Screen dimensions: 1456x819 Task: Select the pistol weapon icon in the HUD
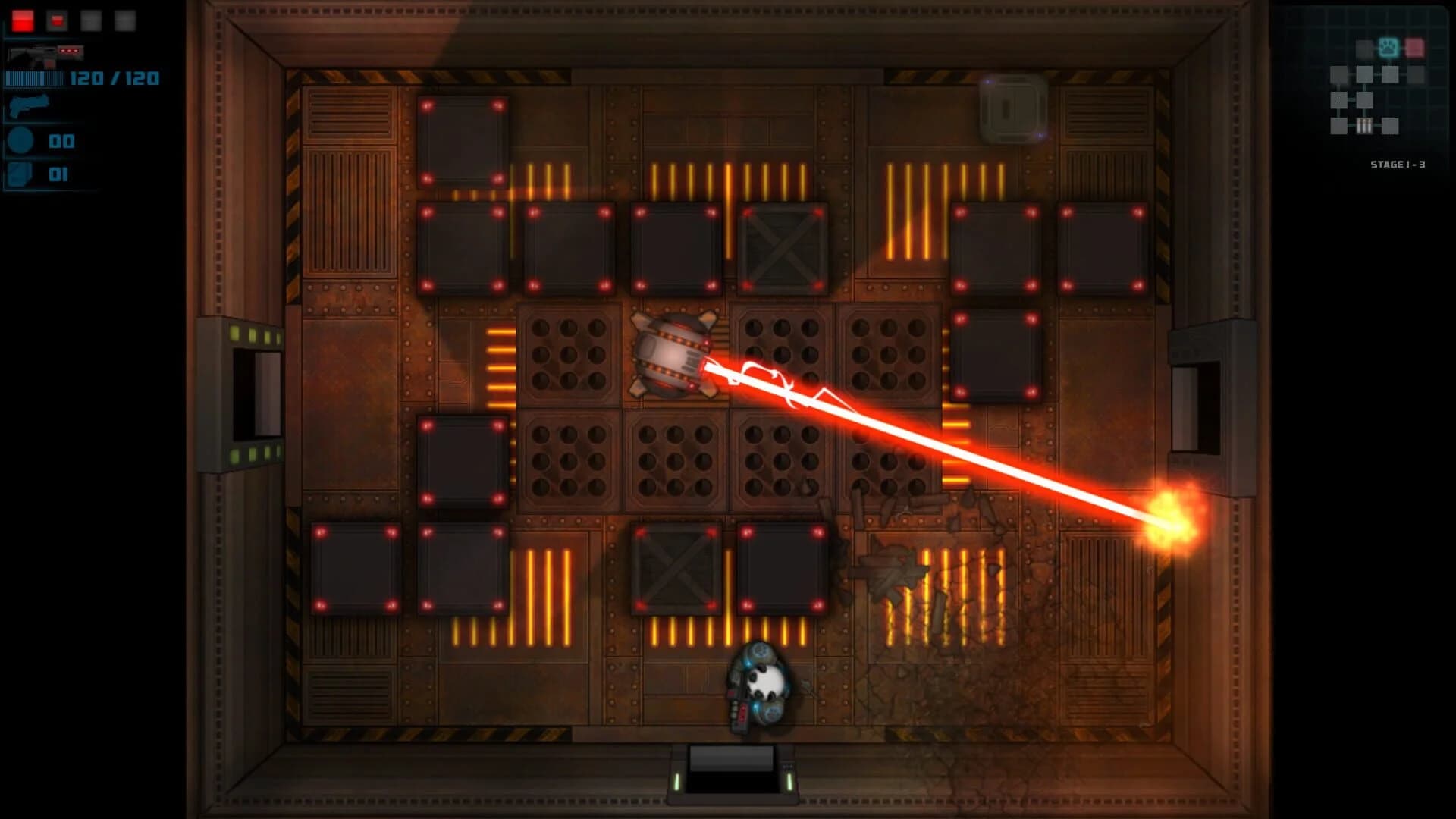pos(30,106)
